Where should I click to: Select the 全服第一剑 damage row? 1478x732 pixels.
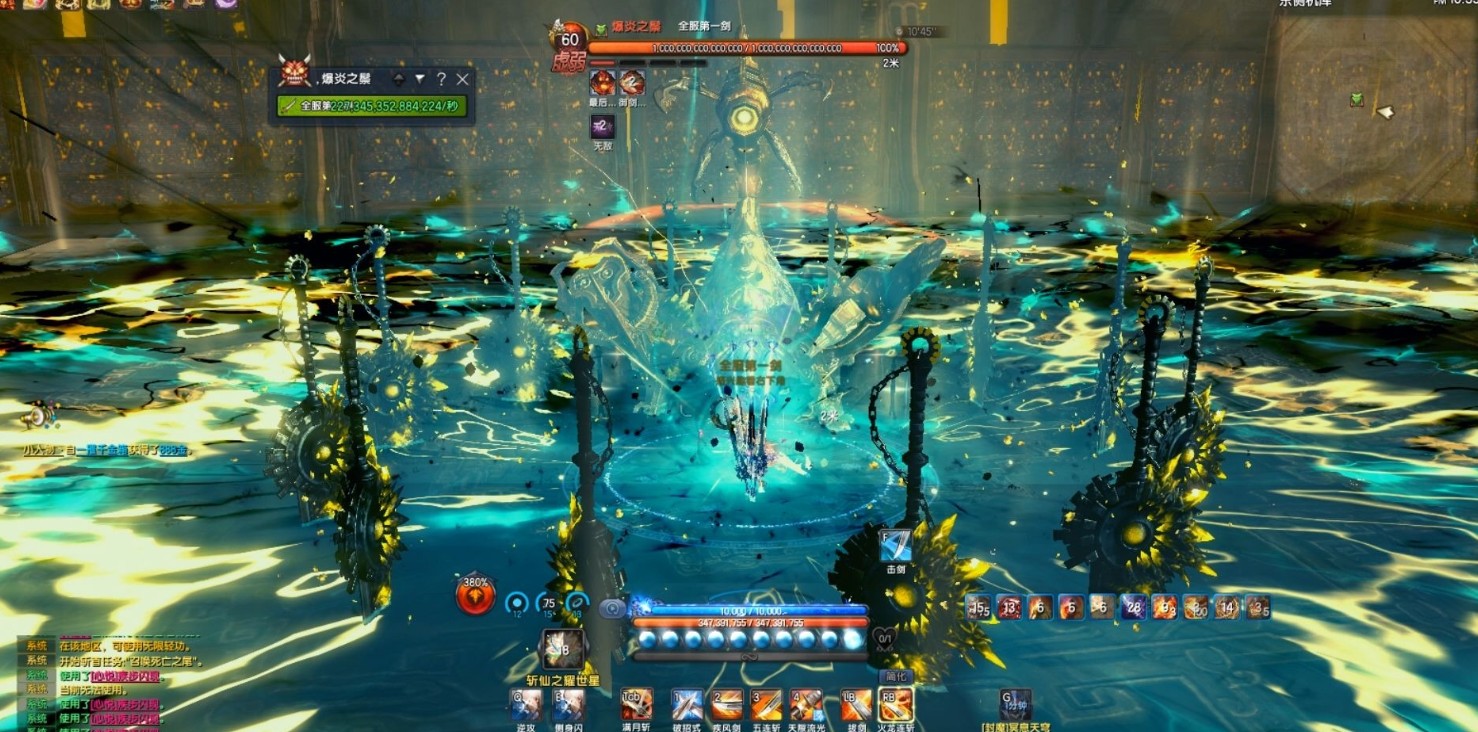372,105
